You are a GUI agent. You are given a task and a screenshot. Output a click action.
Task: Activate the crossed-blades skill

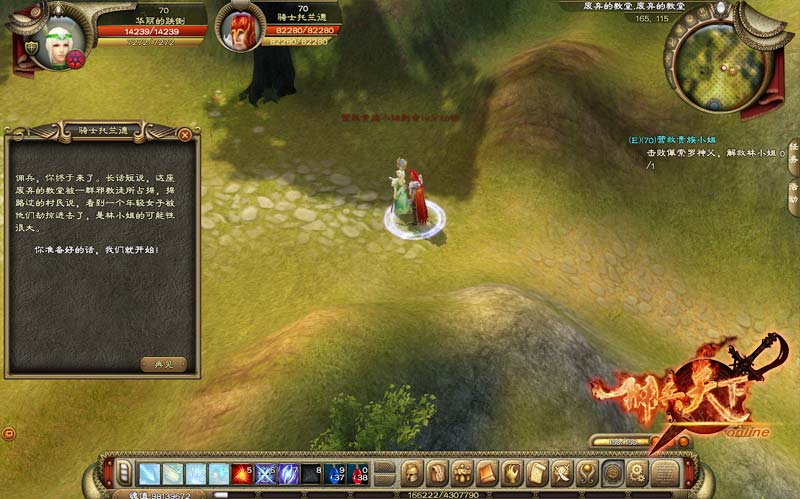266,473
